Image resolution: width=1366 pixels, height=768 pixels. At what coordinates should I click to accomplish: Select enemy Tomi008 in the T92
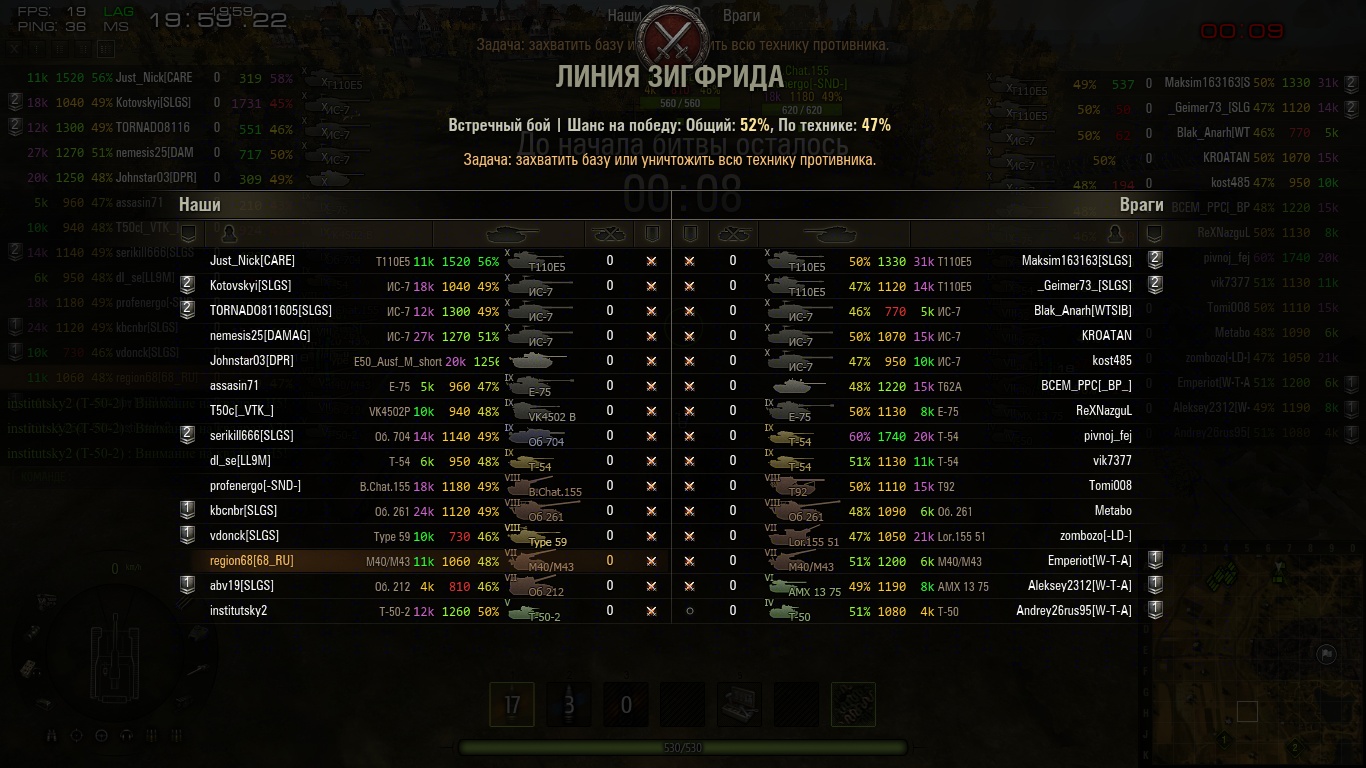click(1110, 486)
